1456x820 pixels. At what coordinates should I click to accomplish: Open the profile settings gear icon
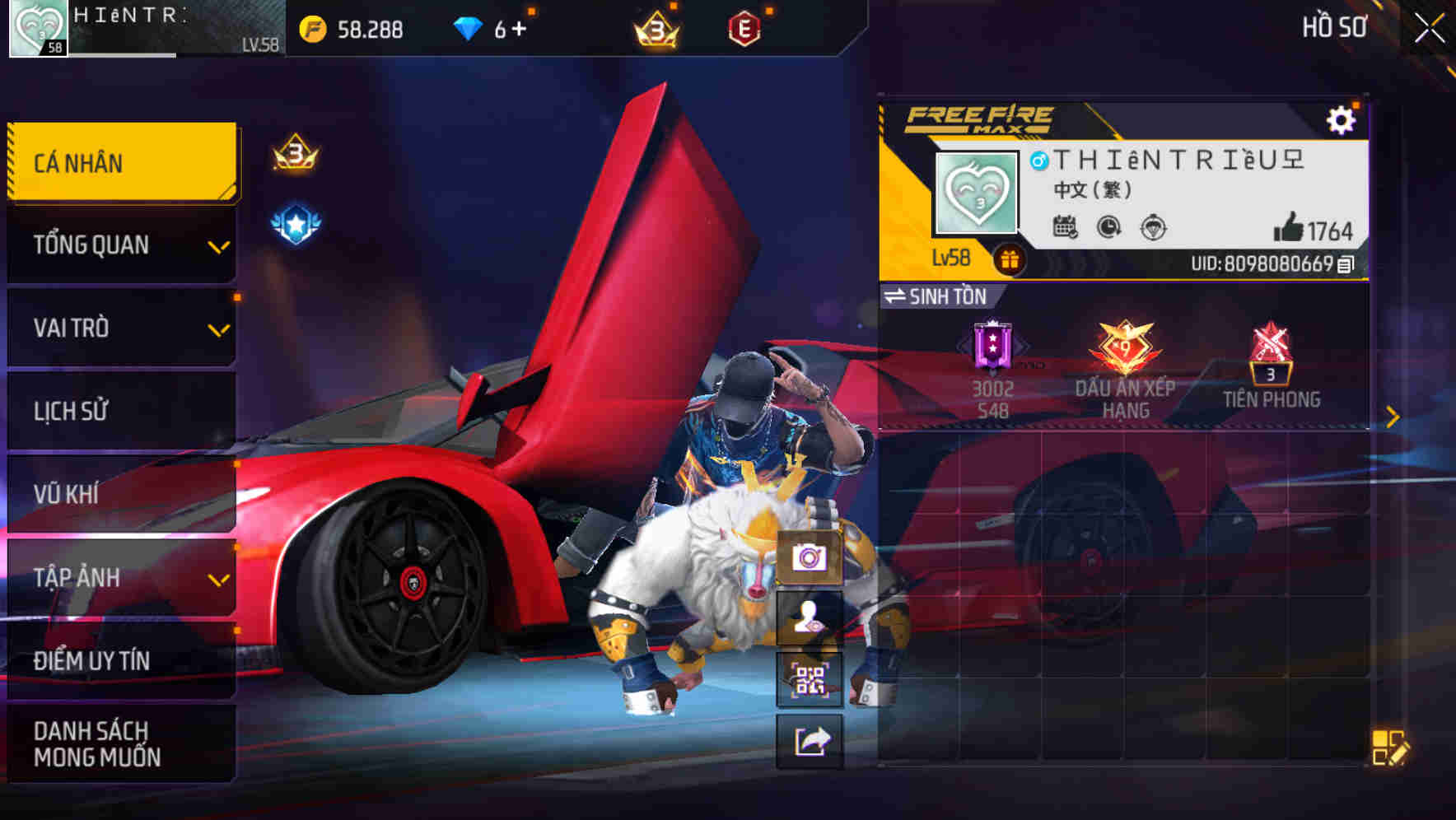(1342, 119)
